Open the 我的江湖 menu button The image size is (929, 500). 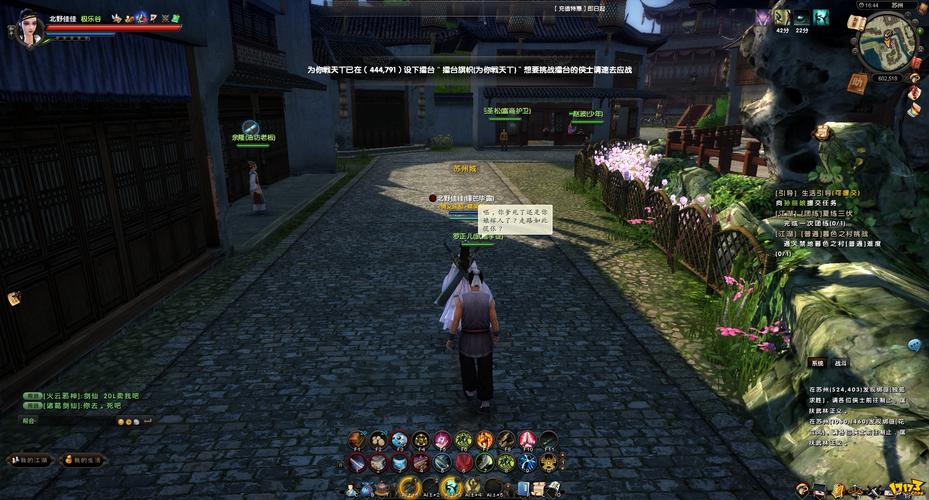tap(27, 460)
